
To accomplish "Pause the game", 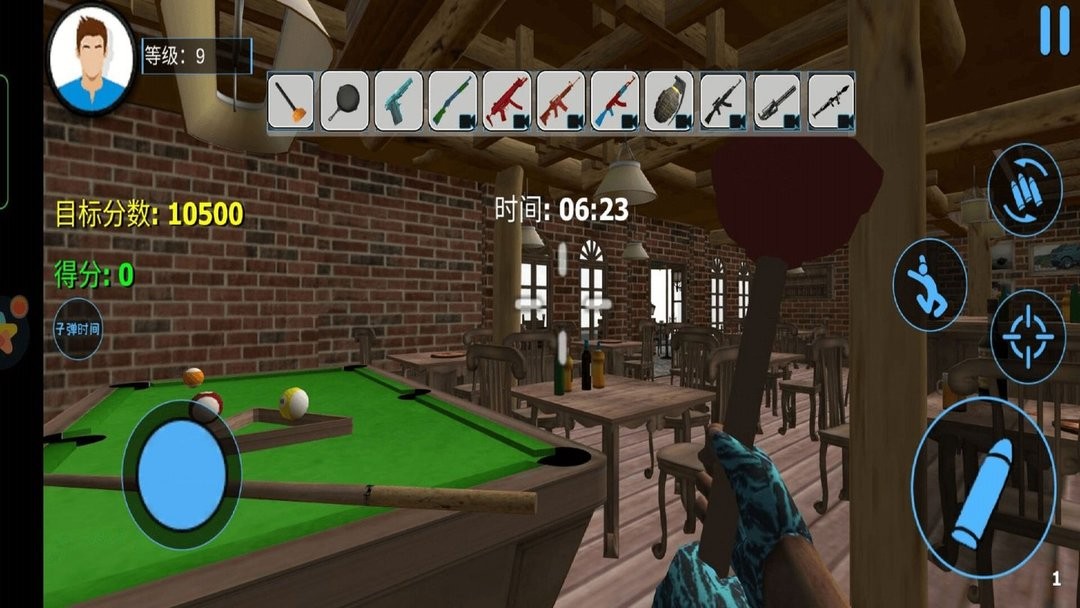I will click(x=1054, y=31).
